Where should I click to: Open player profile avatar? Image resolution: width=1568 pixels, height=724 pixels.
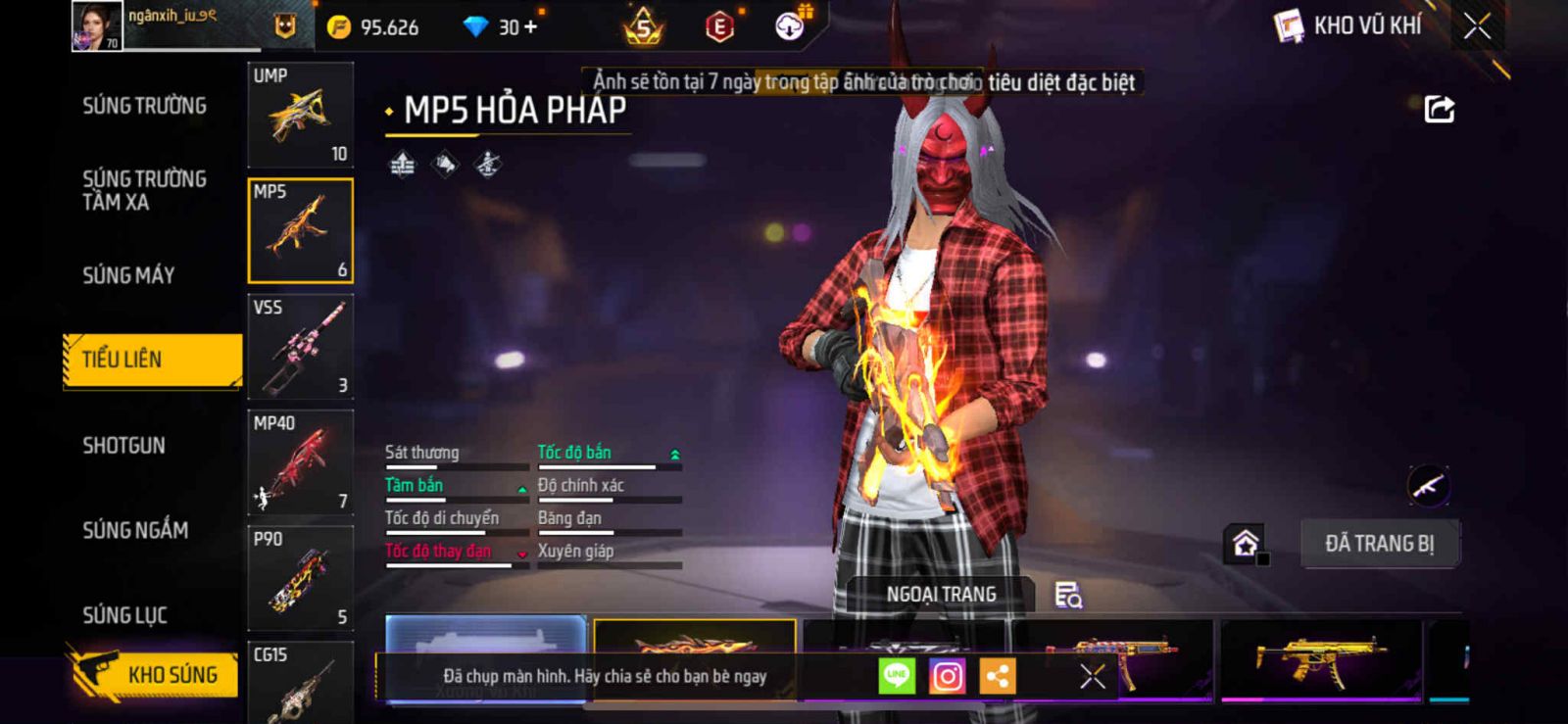click(x=97, y=25)
